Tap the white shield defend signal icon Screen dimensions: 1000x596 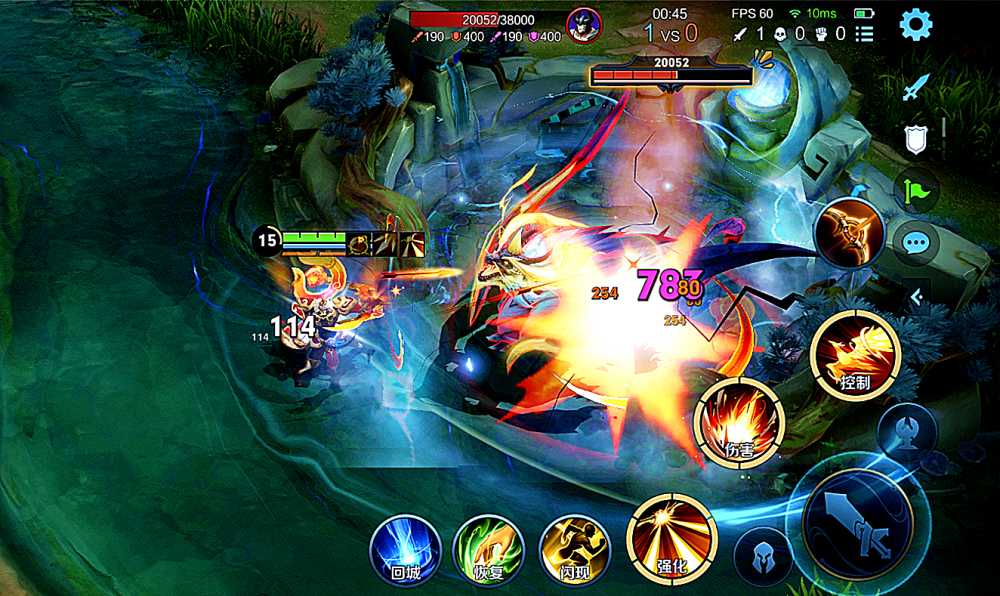(916, 140)
